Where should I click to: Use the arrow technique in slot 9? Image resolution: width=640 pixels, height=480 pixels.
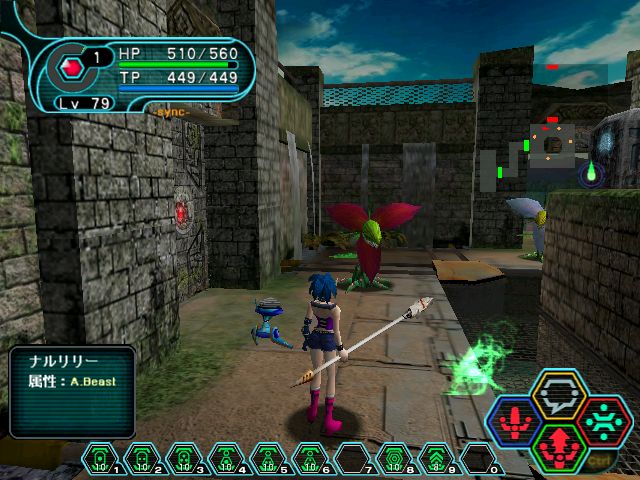(435, 460)
